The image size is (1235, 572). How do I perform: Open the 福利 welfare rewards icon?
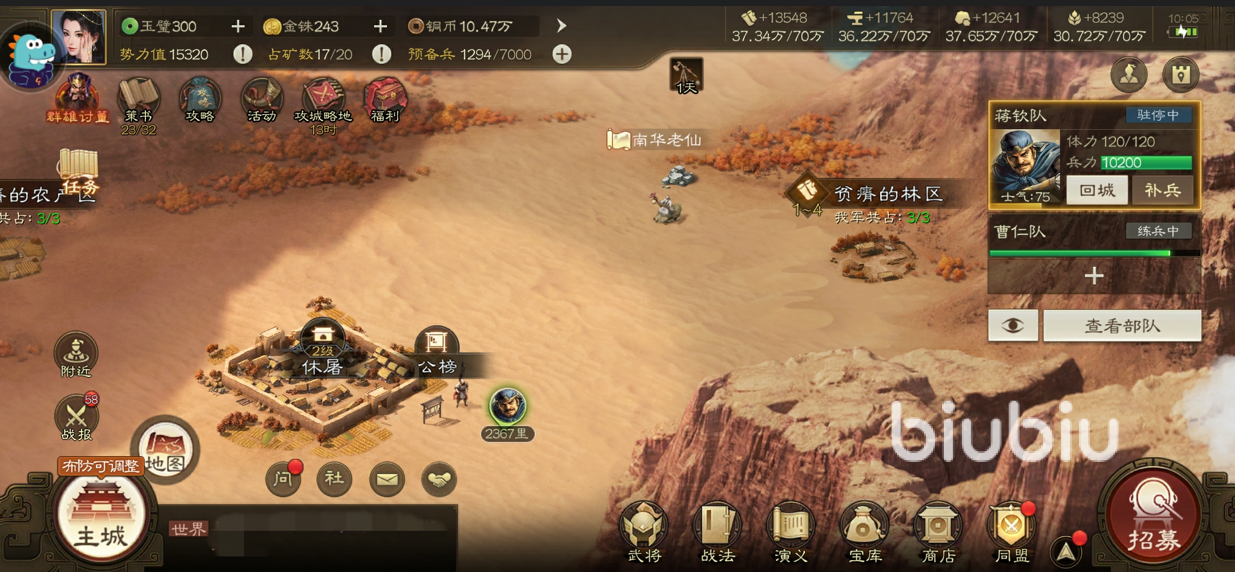(x=385, y=101)
